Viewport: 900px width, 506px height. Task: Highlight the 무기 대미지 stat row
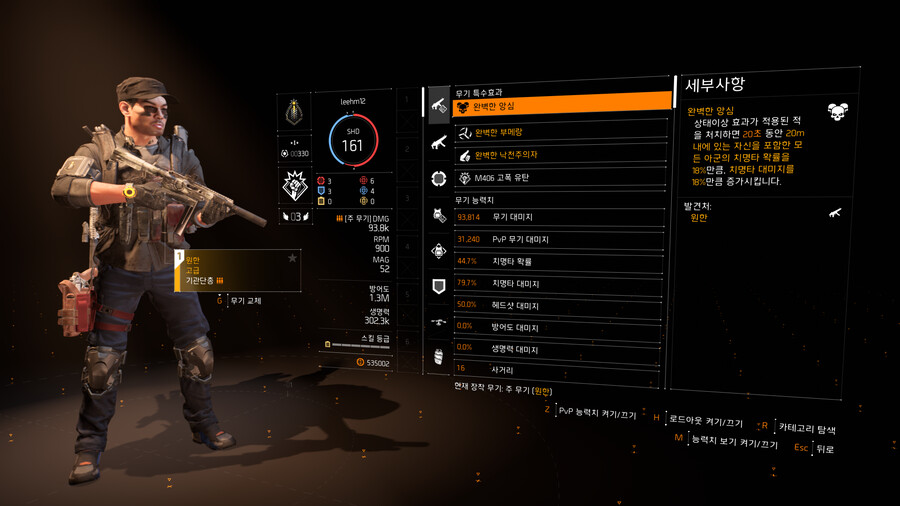click(560, 217)
